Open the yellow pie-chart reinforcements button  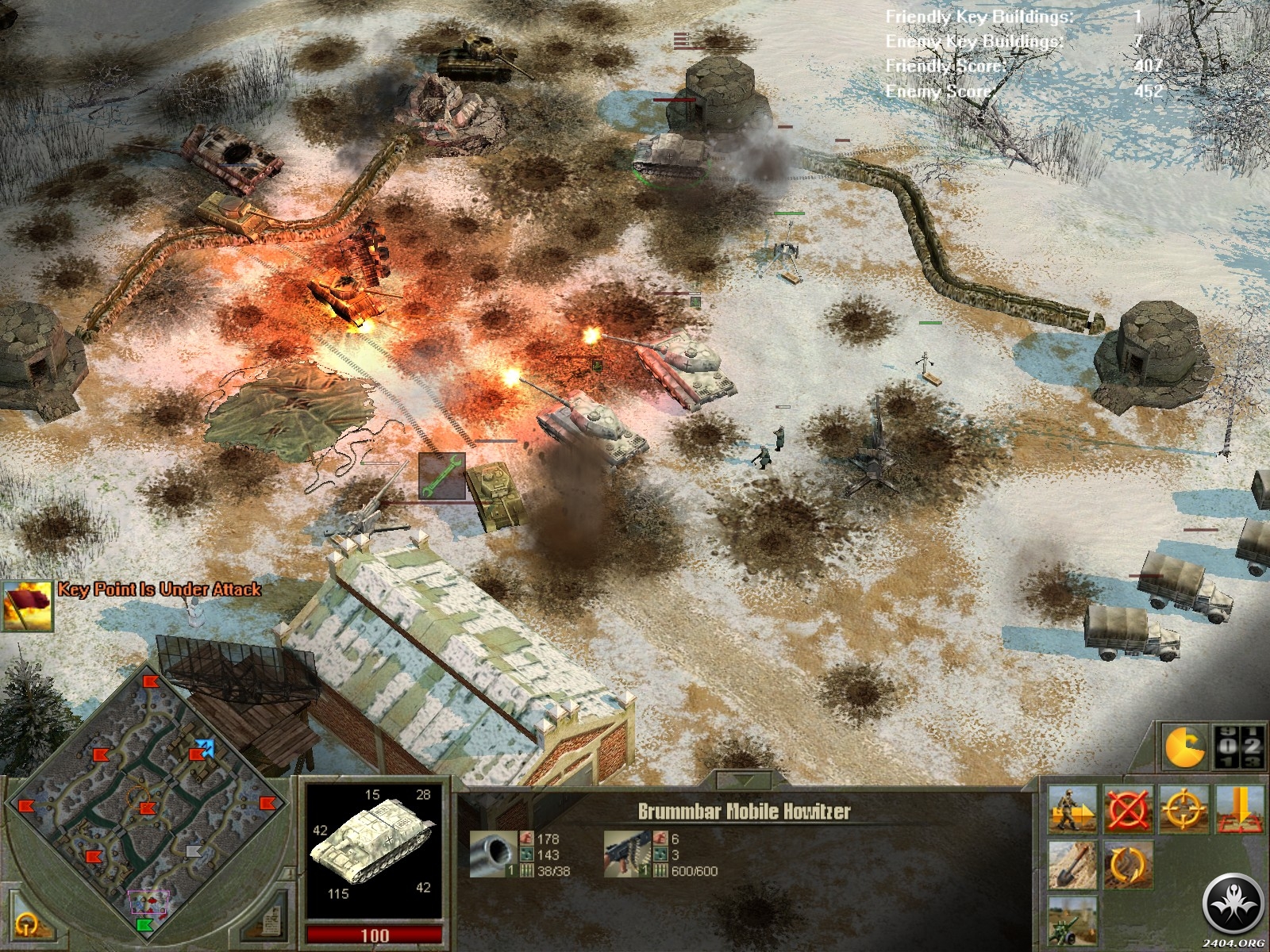1184,747
